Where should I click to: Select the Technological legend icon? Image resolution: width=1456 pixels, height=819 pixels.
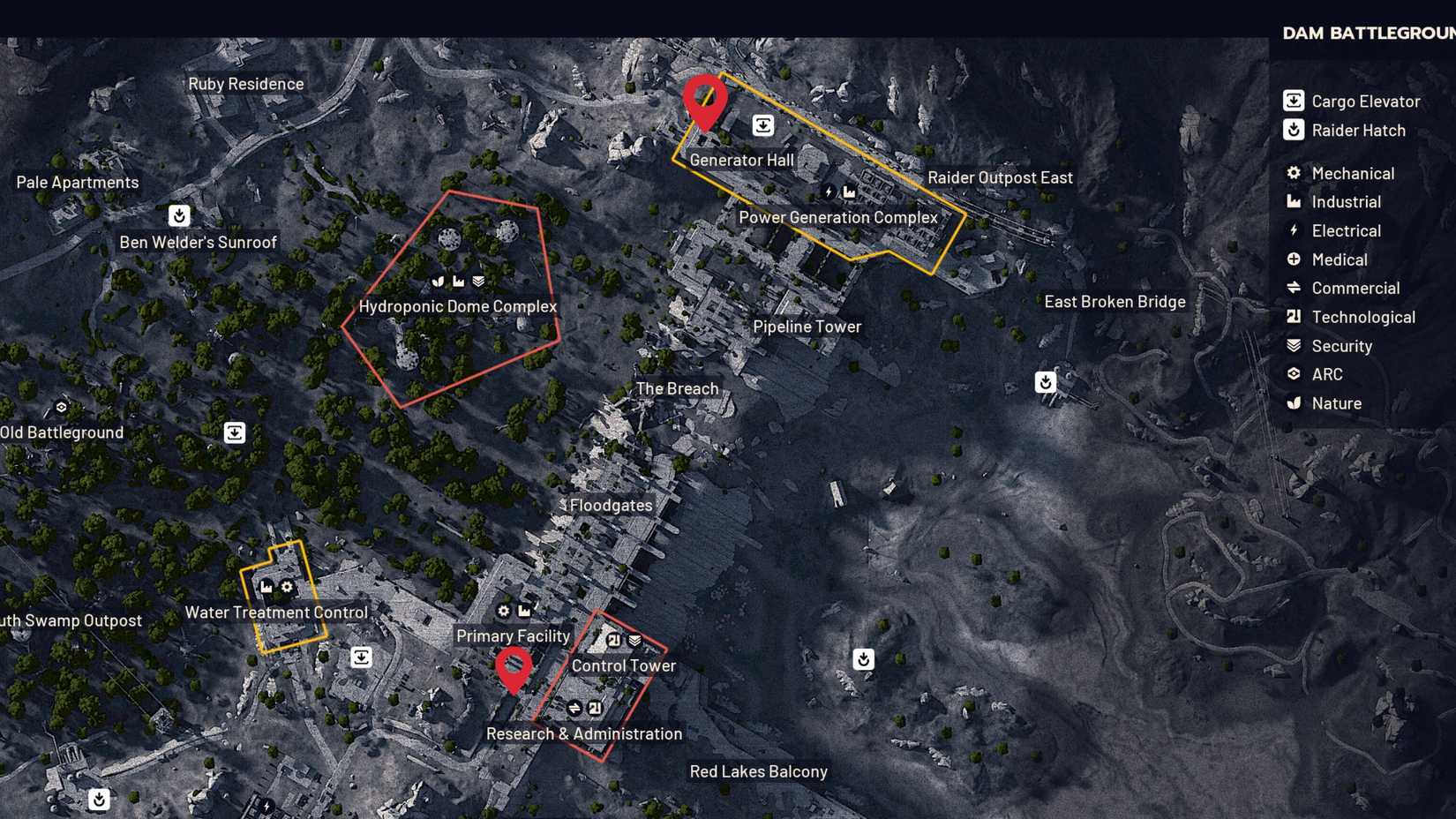pyautogui.click(x=1294, y=317)
